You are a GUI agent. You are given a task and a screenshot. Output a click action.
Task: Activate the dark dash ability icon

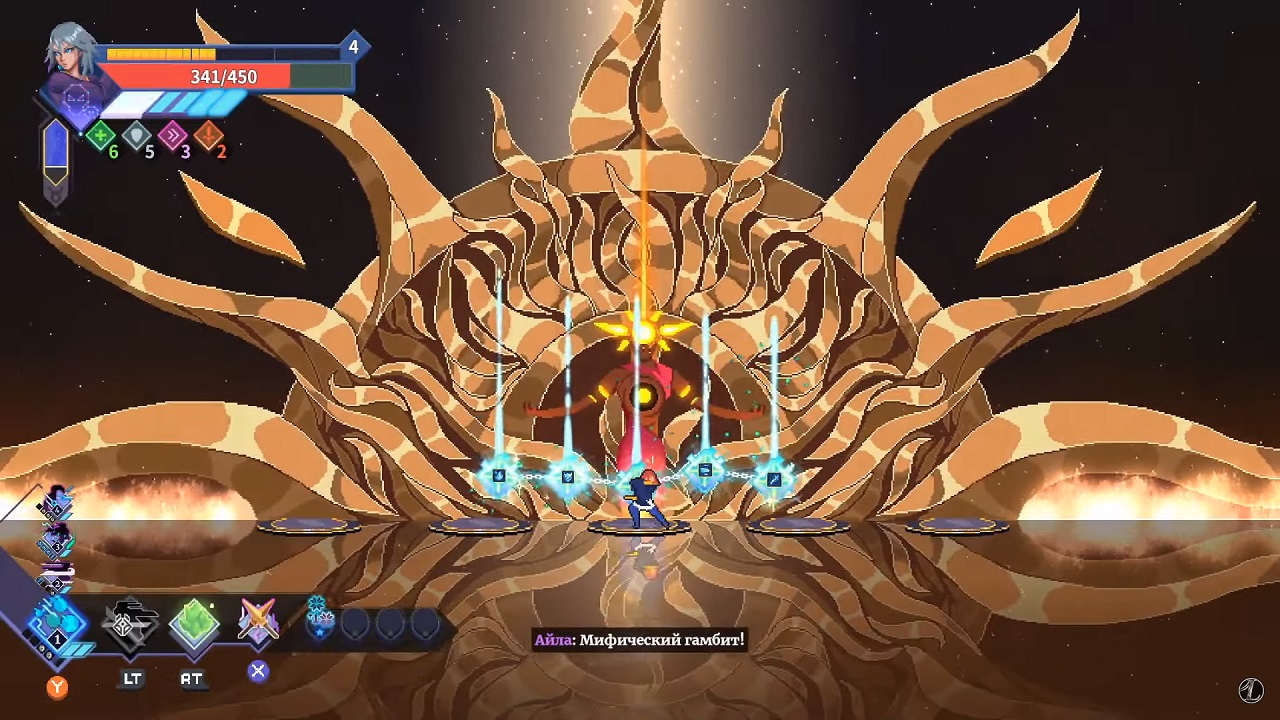(x=131, y=626)
